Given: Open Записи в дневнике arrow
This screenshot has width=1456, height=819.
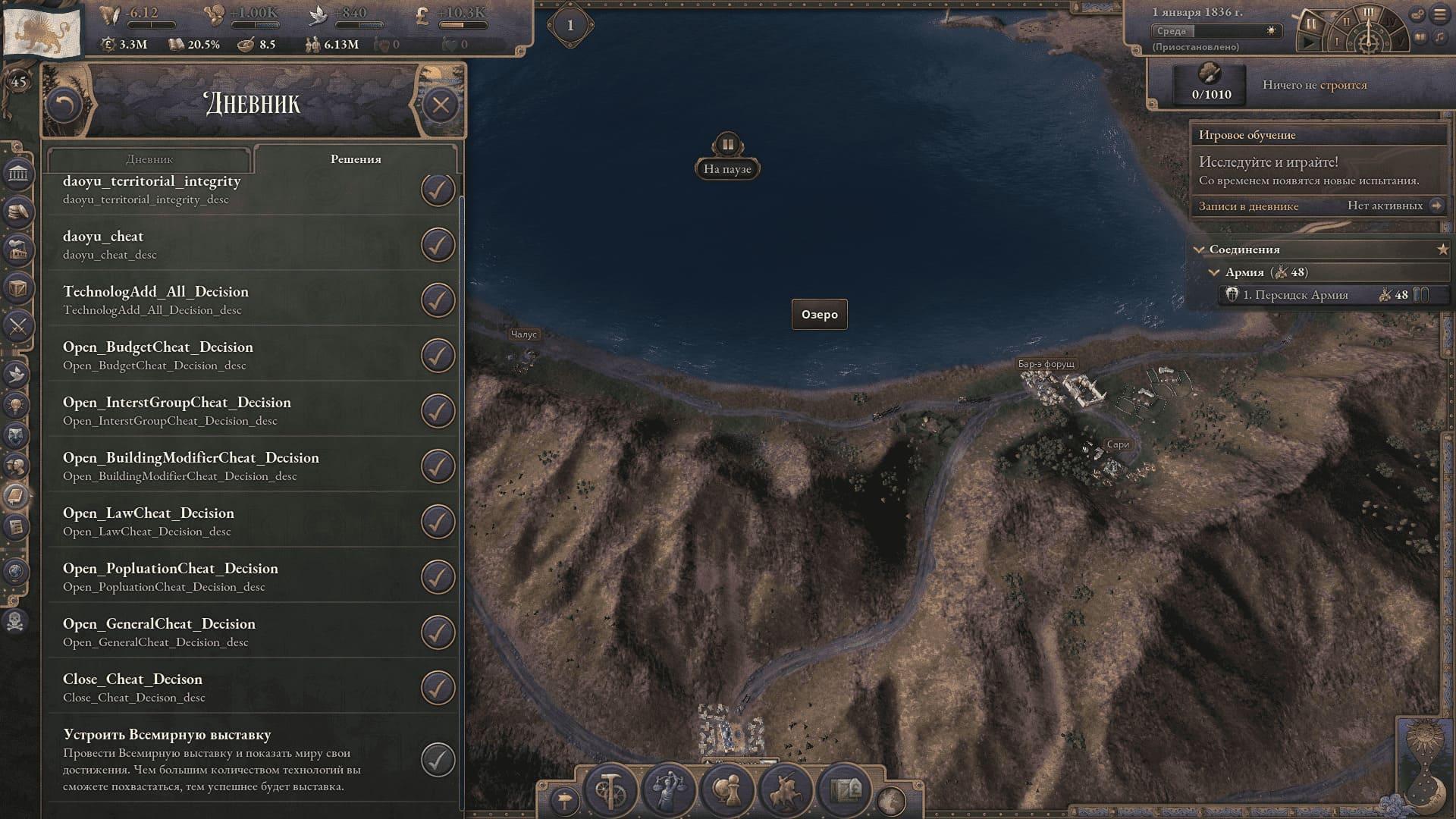Looking at the screenshot, I should tap(1436, 206).
